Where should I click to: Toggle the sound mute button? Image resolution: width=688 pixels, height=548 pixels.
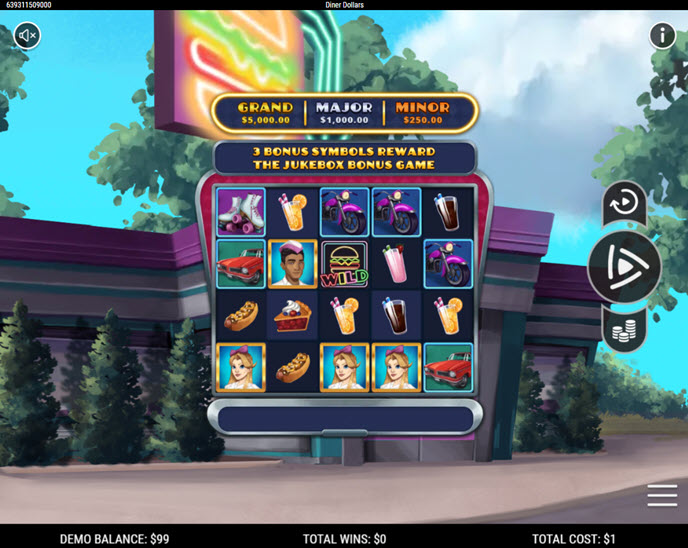(x=28, y=36)
